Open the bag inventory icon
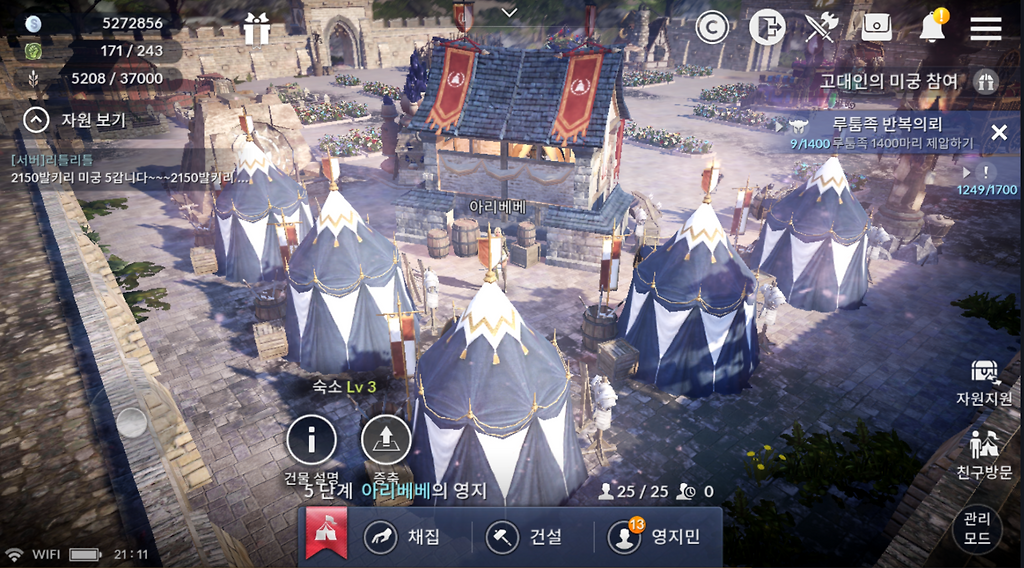 click(x=877, y=28)
